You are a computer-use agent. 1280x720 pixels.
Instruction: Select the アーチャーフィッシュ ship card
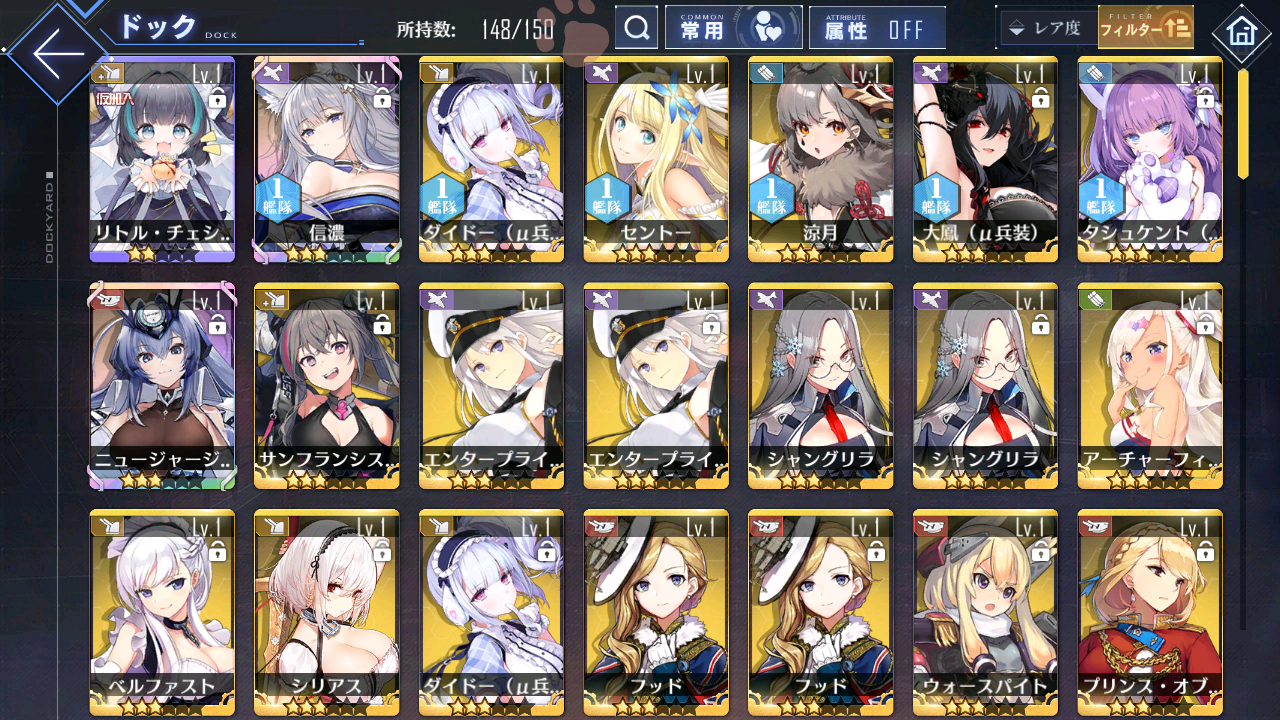(x=1149, y=385)
